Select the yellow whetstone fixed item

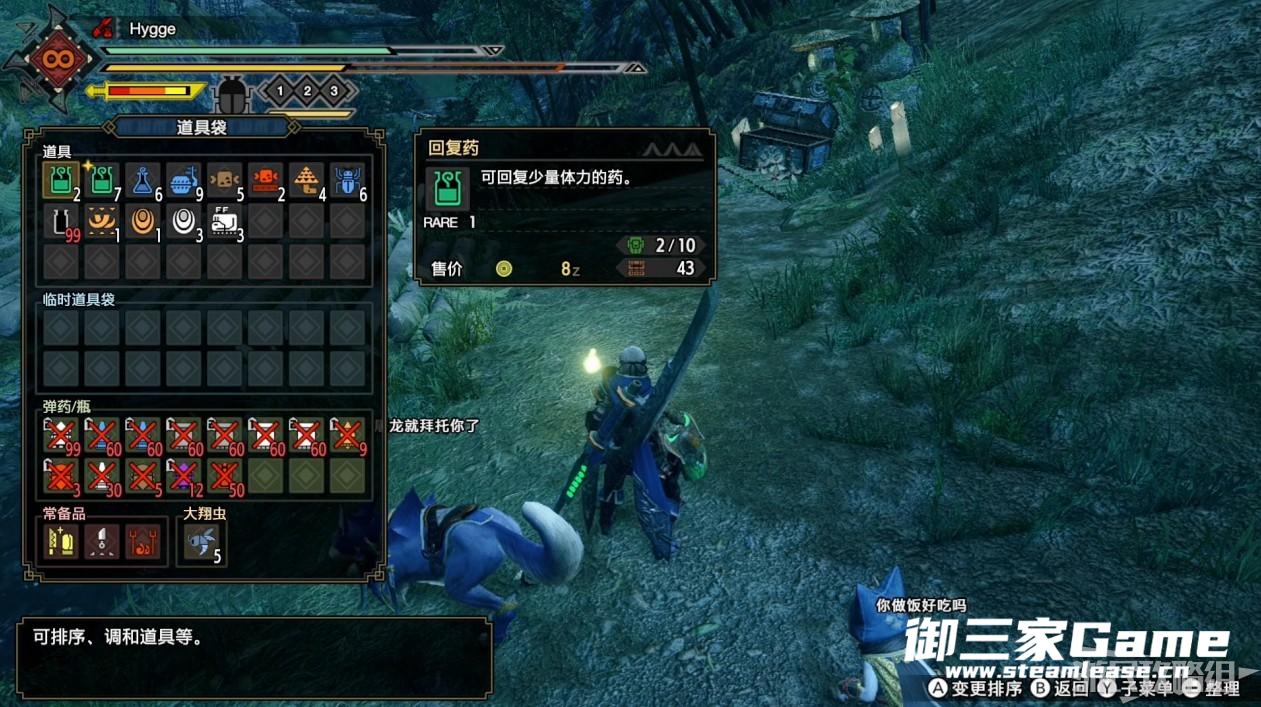(x=61, y=542)
